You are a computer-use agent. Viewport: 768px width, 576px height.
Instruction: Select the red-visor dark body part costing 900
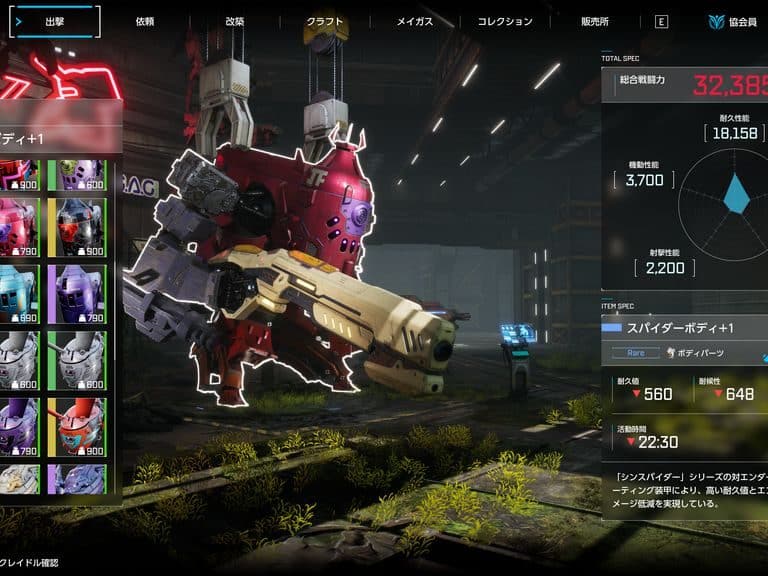(81, 227)
